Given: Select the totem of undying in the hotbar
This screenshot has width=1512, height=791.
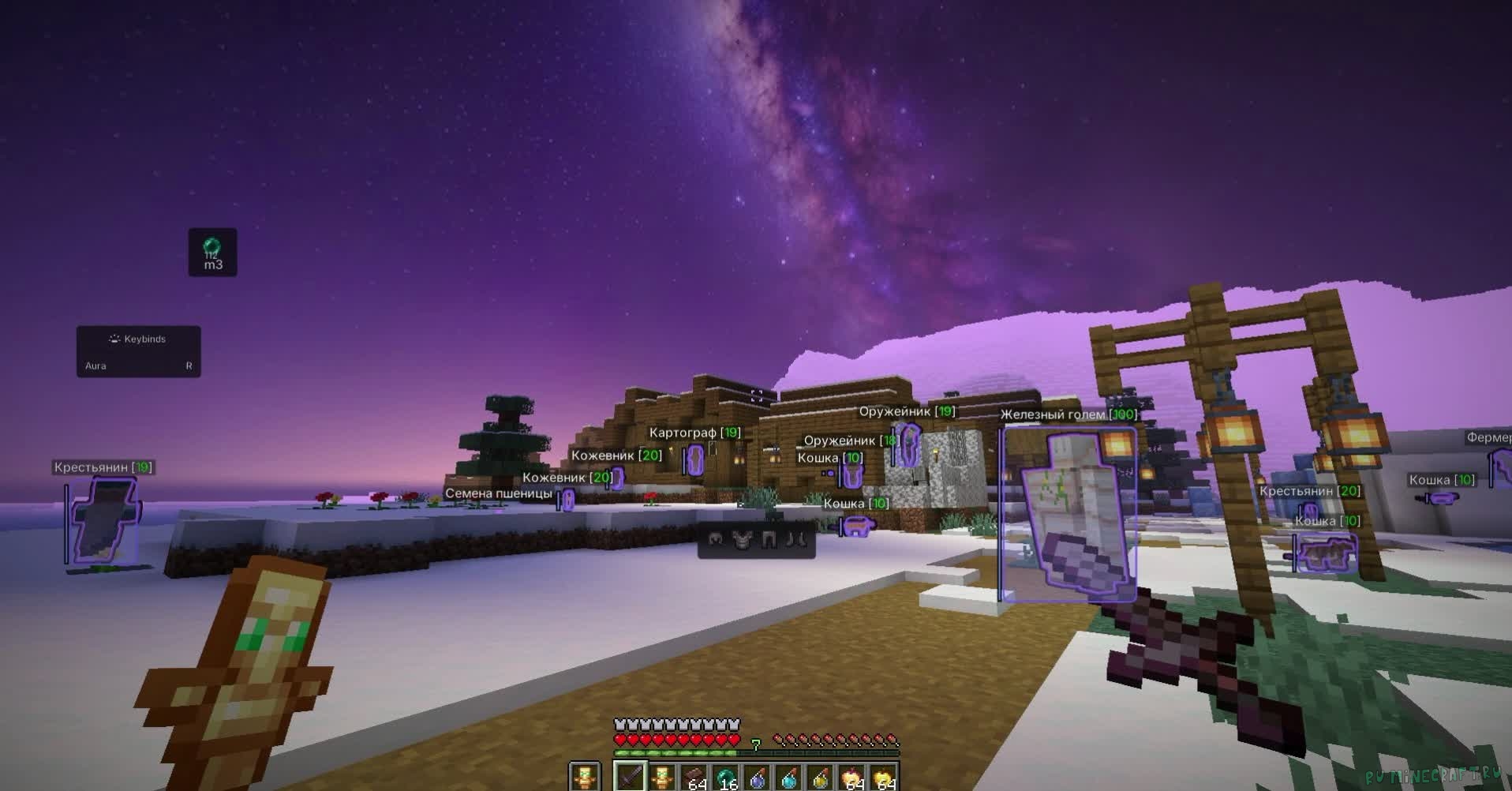Looking at the screenshot, I should [661, 778].
